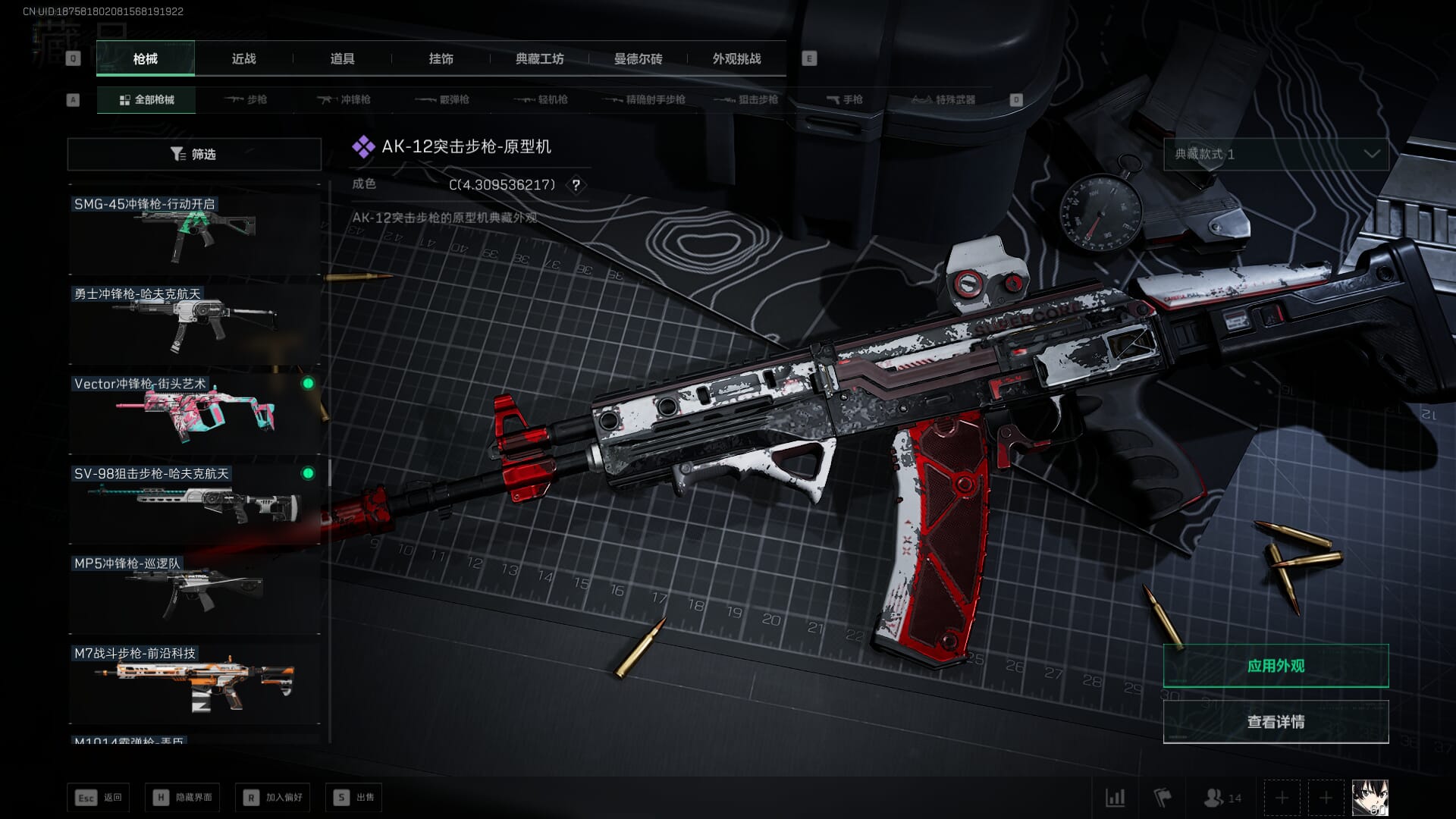Select the 典藏工坊 workshop tab

click(539, 58)
